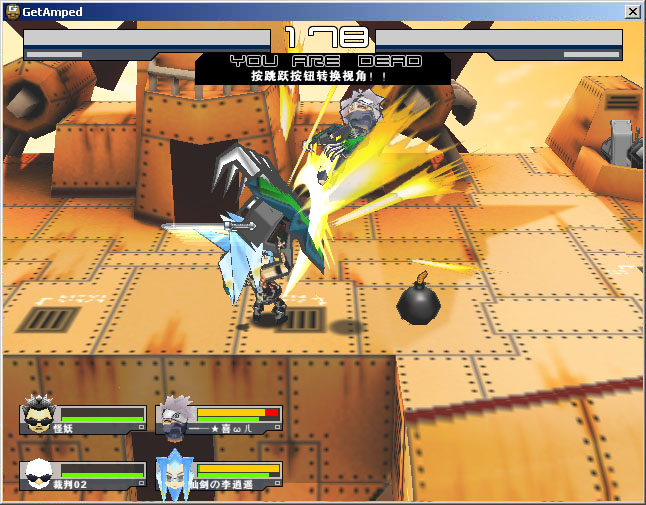Click the 裁判02 player portrait
Image resolution: width=646 pixels, height=505 pixels.
coord(40,474)
